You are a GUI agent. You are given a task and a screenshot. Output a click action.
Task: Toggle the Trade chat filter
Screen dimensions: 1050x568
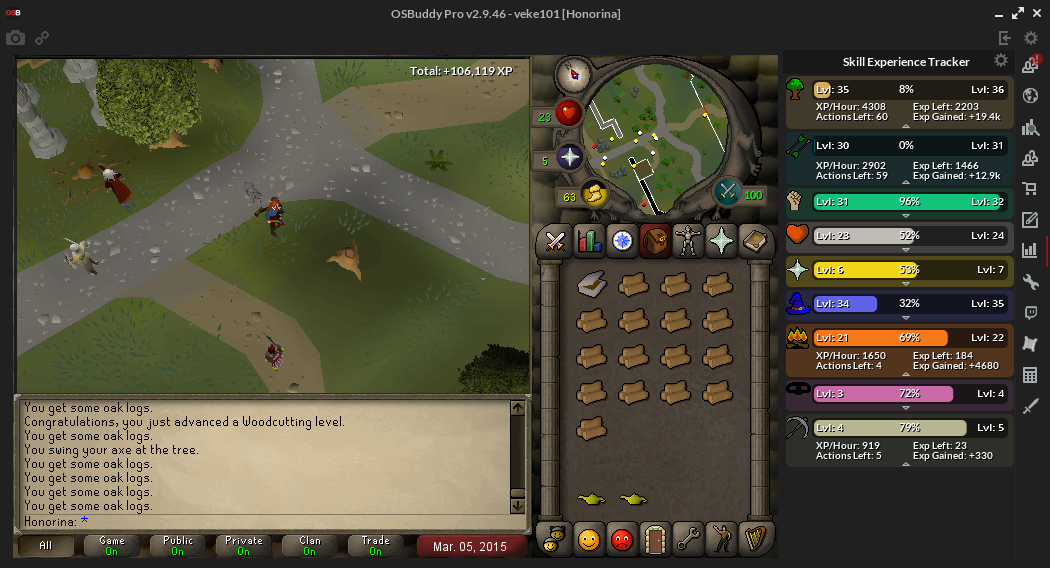pyautogui.click(x=376, y=546)
